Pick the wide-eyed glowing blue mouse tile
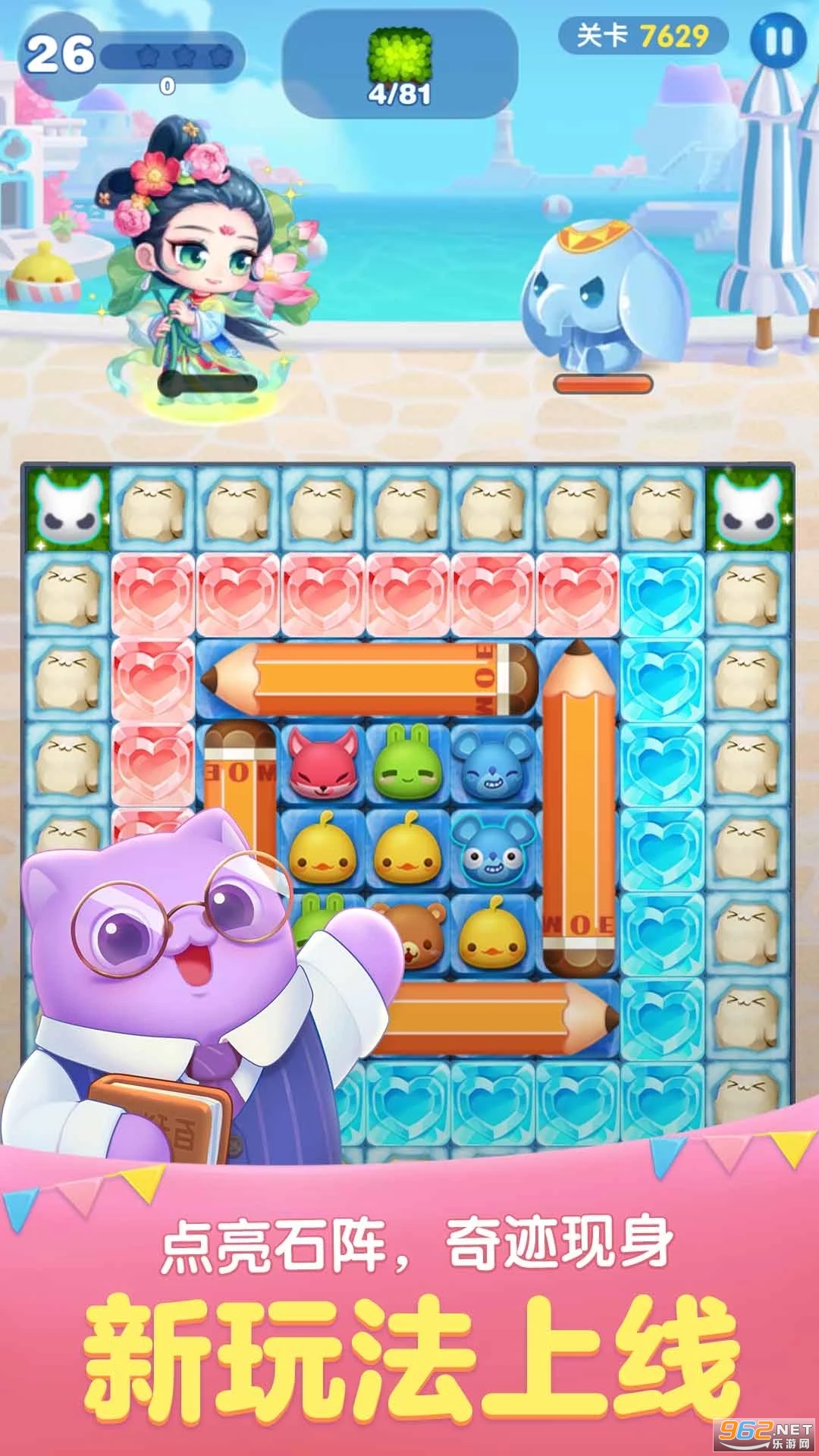 coord(493,849)
